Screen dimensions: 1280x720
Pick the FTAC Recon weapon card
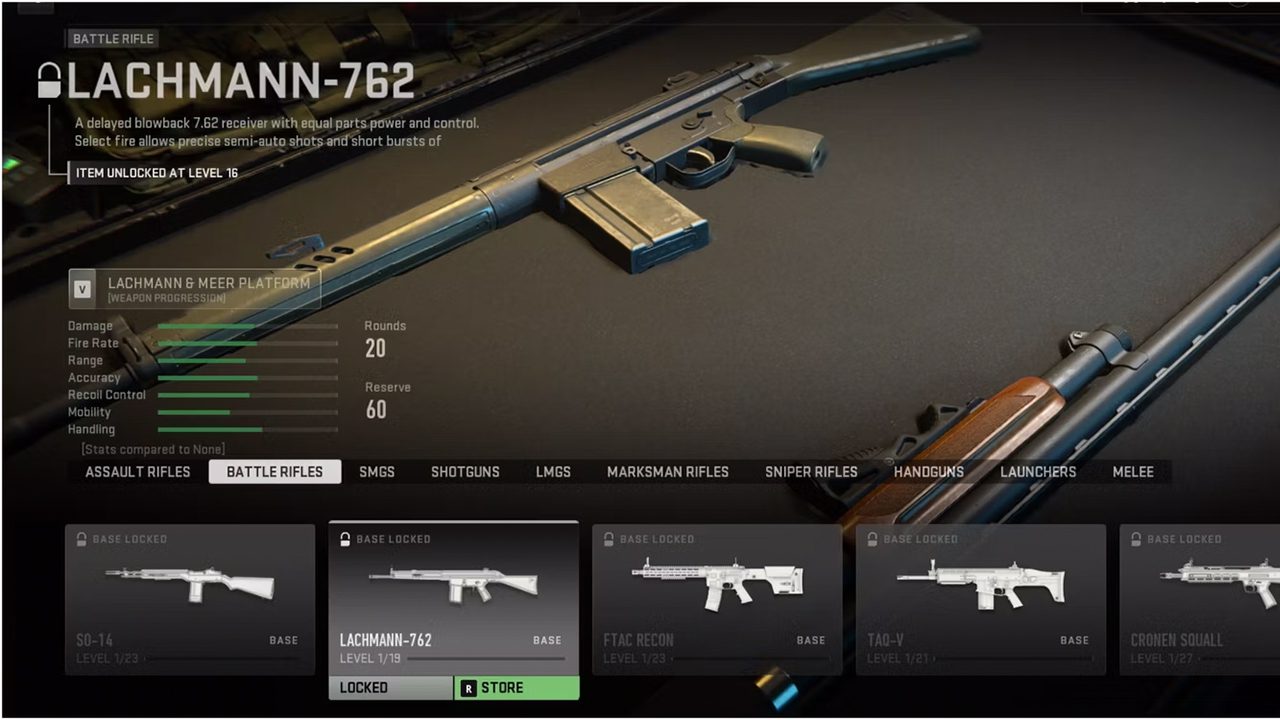click(x=717, y=599)
